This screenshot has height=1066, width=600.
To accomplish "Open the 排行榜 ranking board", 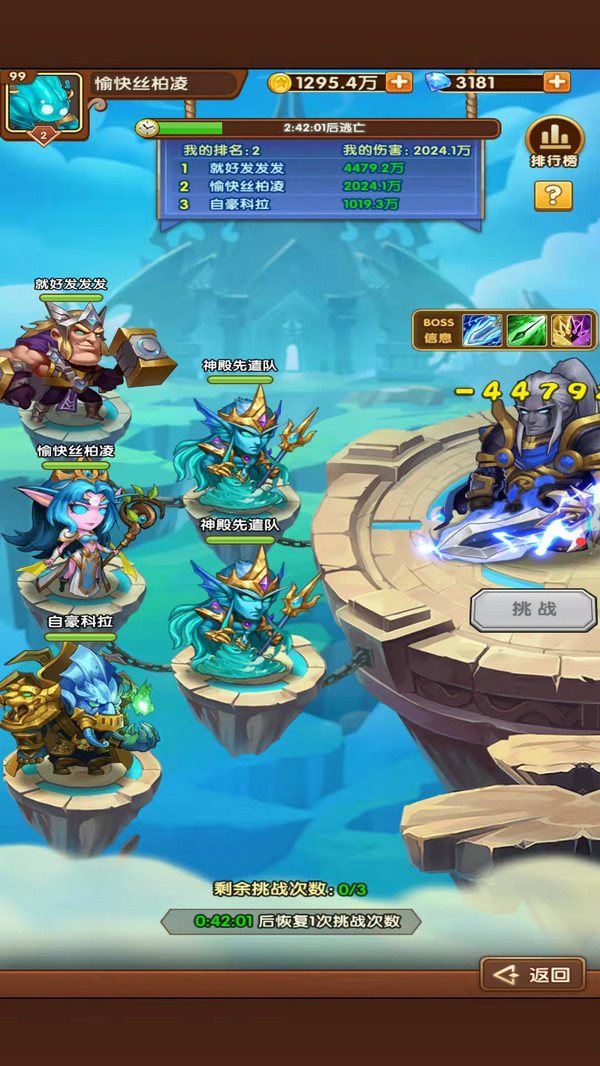I will (554, 143).
